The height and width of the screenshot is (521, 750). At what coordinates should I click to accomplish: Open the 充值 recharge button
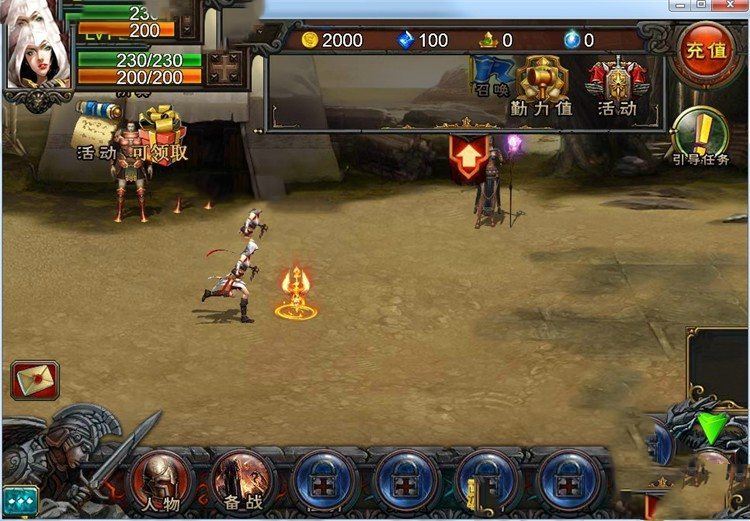click(708, 50)
